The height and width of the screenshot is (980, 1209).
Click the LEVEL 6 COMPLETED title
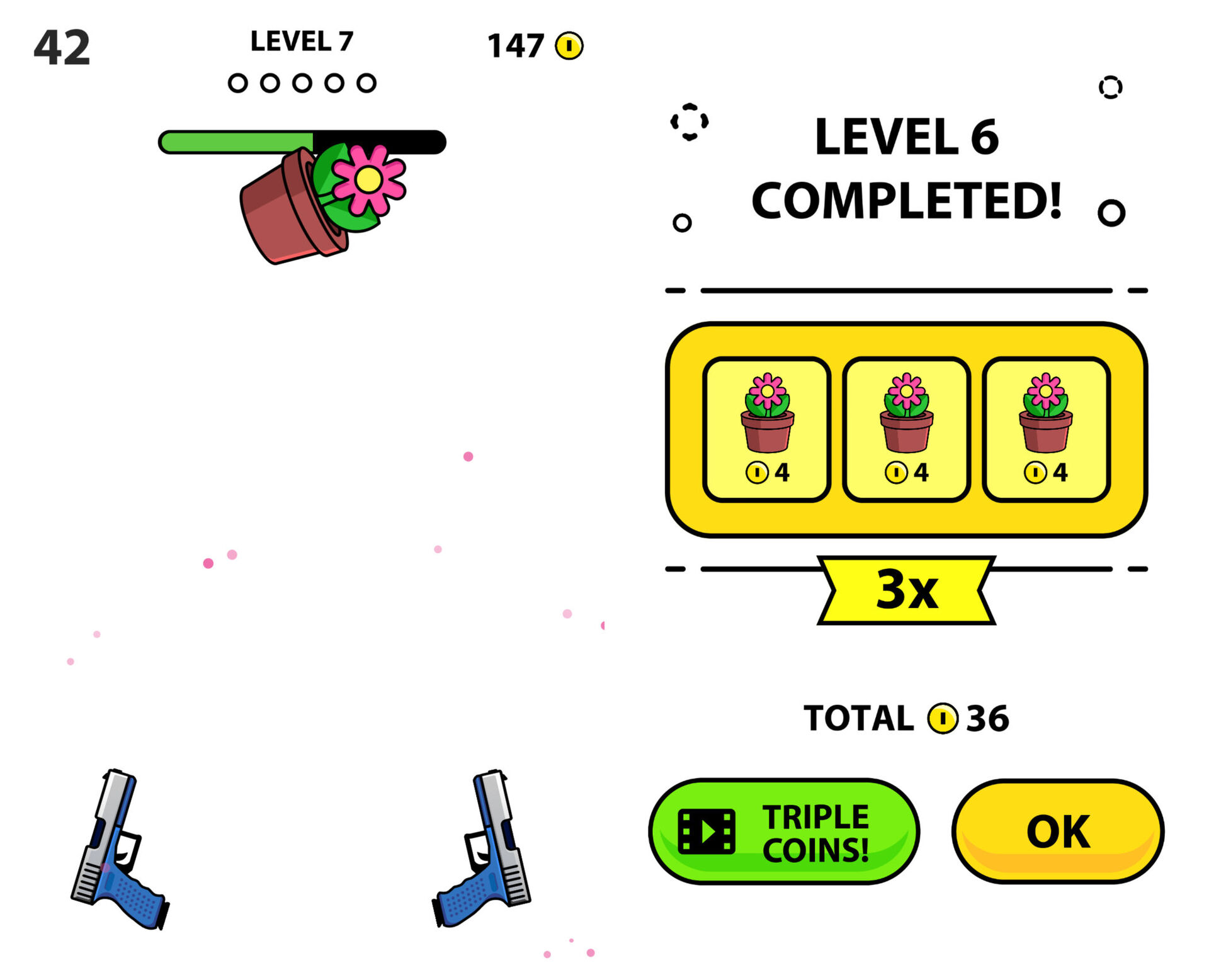907,167
